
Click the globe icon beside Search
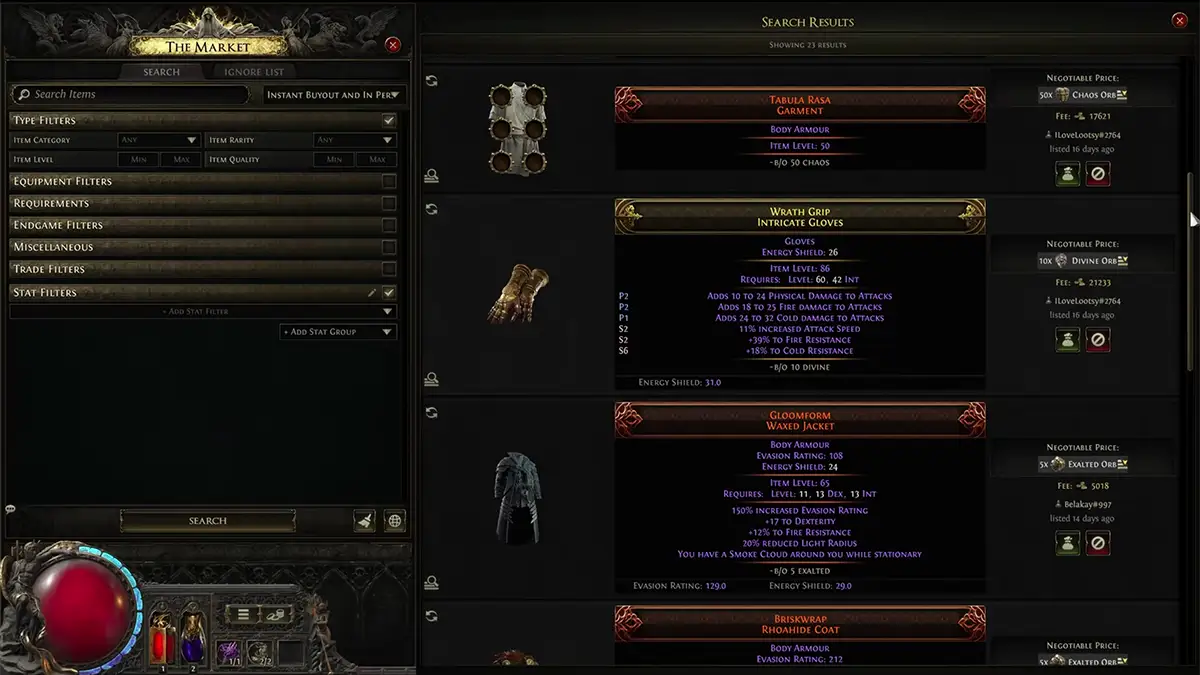[395, 521]
